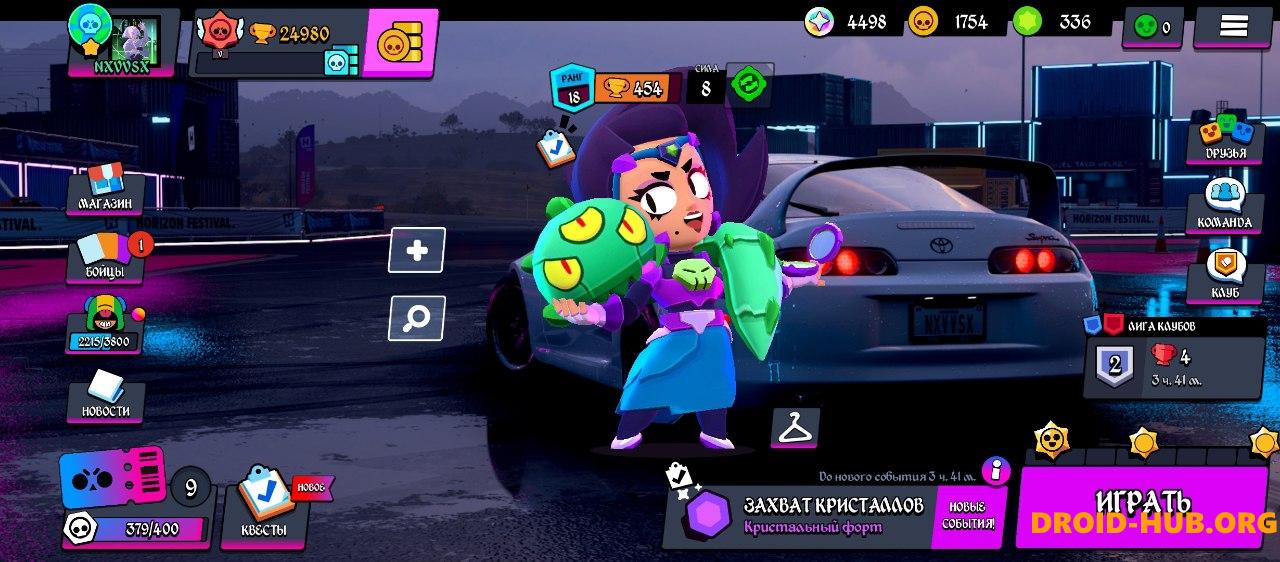The width and height of the screenshot is (1280, 562).
Task: Click the magnifying glass search button
Action: pyautogui.click(x=417, y=318)
